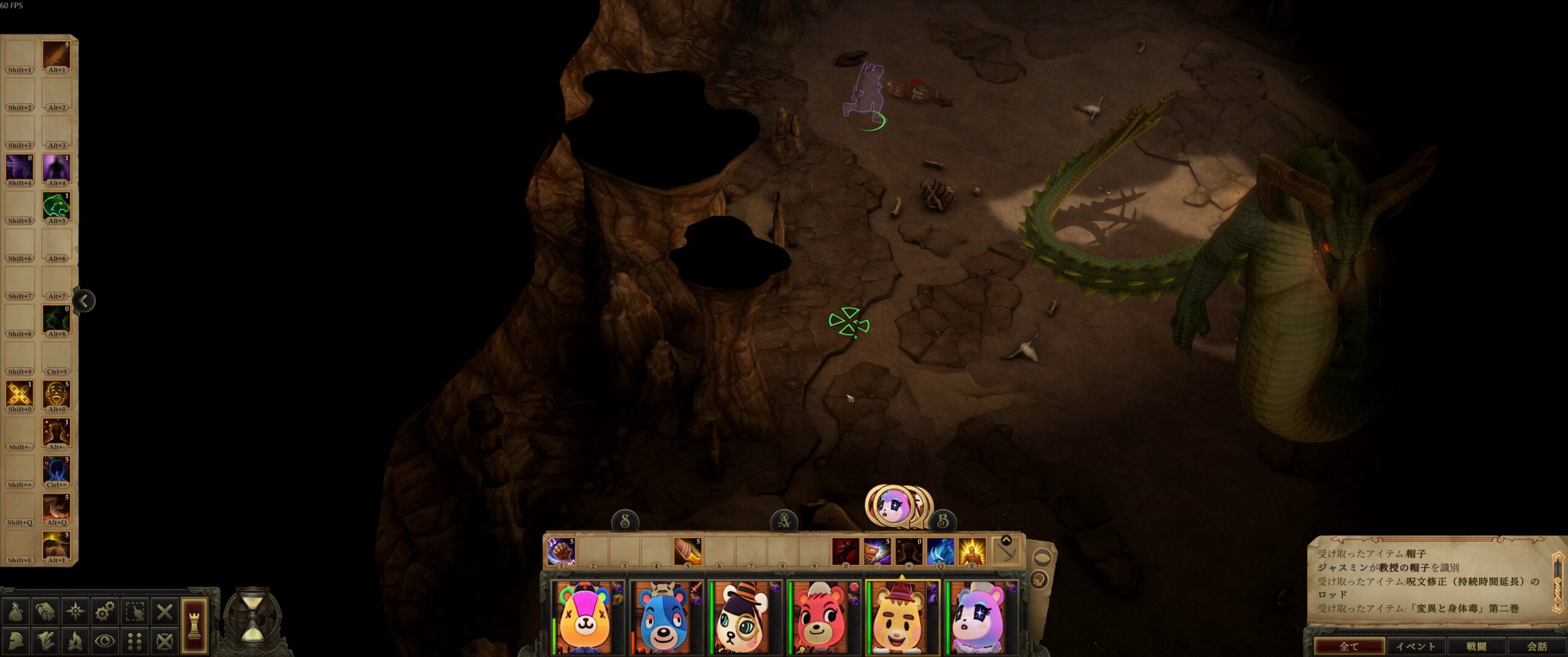Use the green bear spell icon
The width and height of the screenshot is (1568, 657).
coord(56,206)
